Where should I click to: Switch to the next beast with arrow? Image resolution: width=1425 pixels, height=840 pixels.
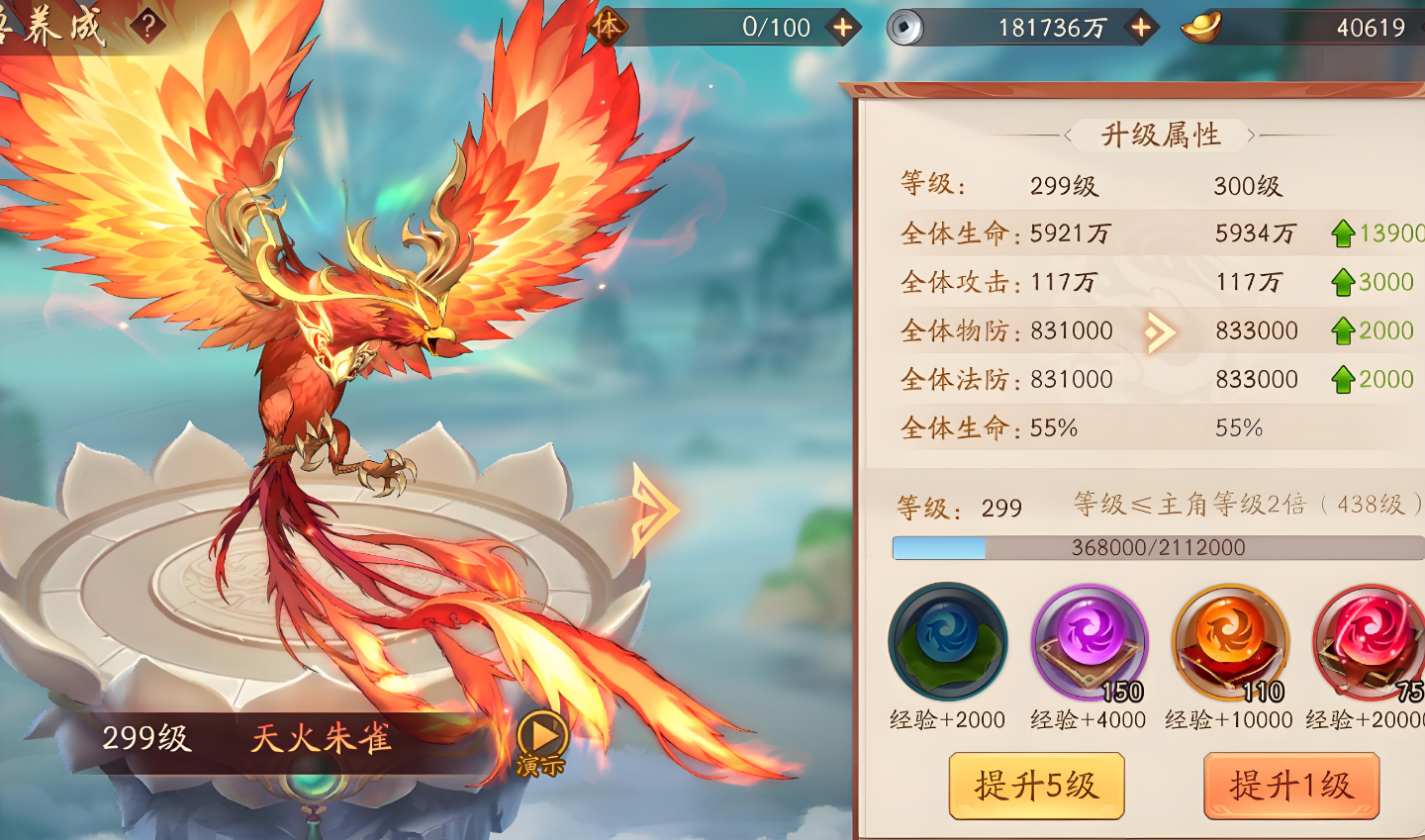pos(654,510)
